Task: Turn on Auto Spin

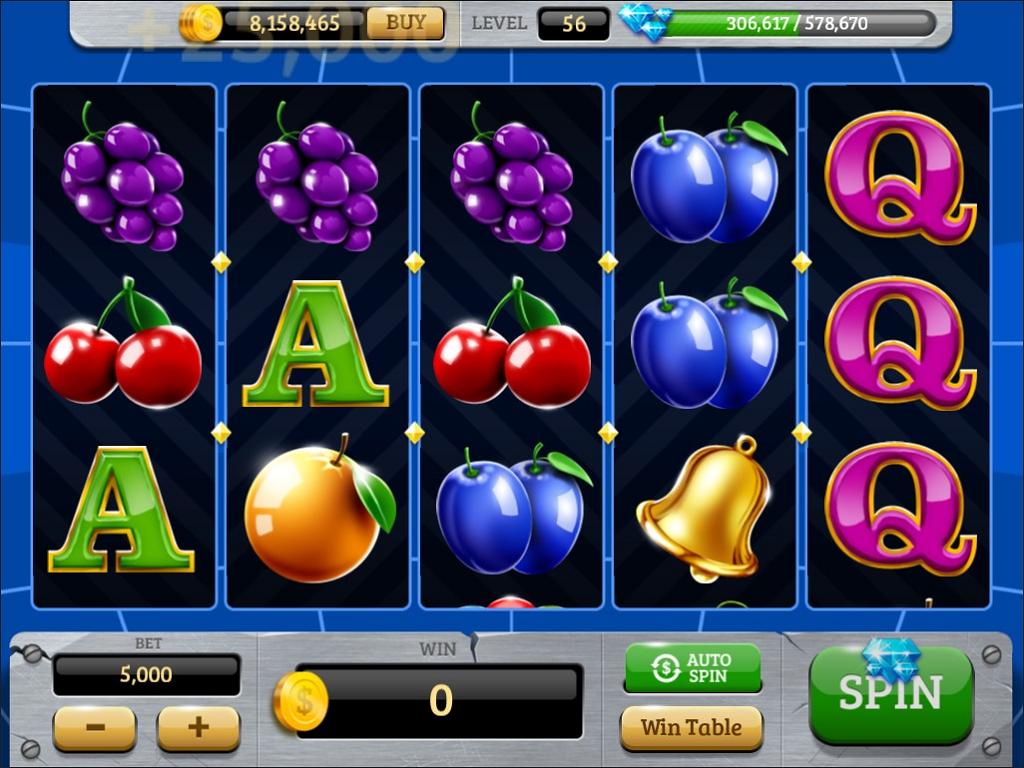Action: [692, 668]
